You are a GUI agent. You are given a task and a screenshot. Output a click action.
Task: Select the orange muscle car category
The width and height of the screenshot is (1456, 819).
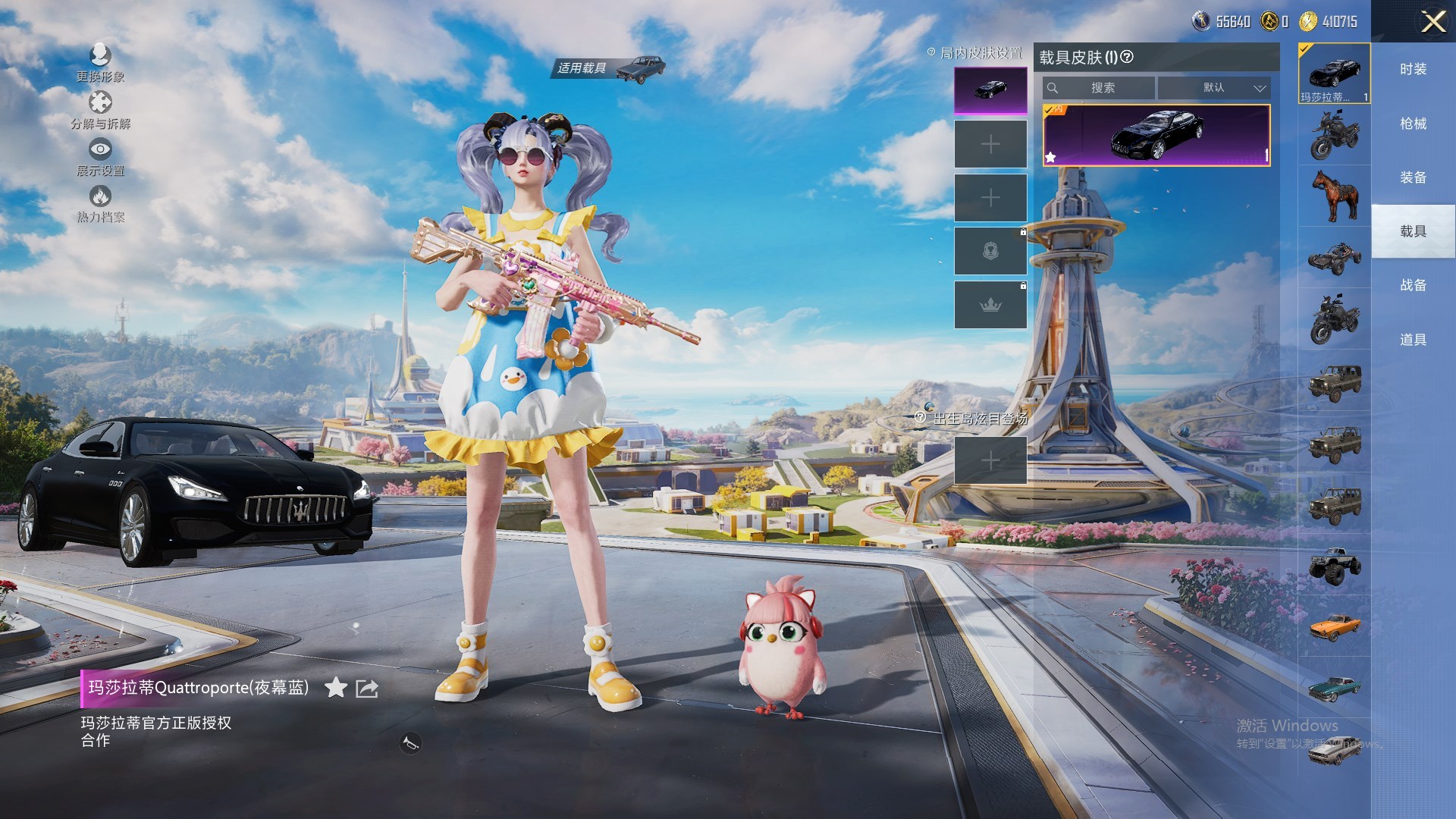(x=1335, y=626)
